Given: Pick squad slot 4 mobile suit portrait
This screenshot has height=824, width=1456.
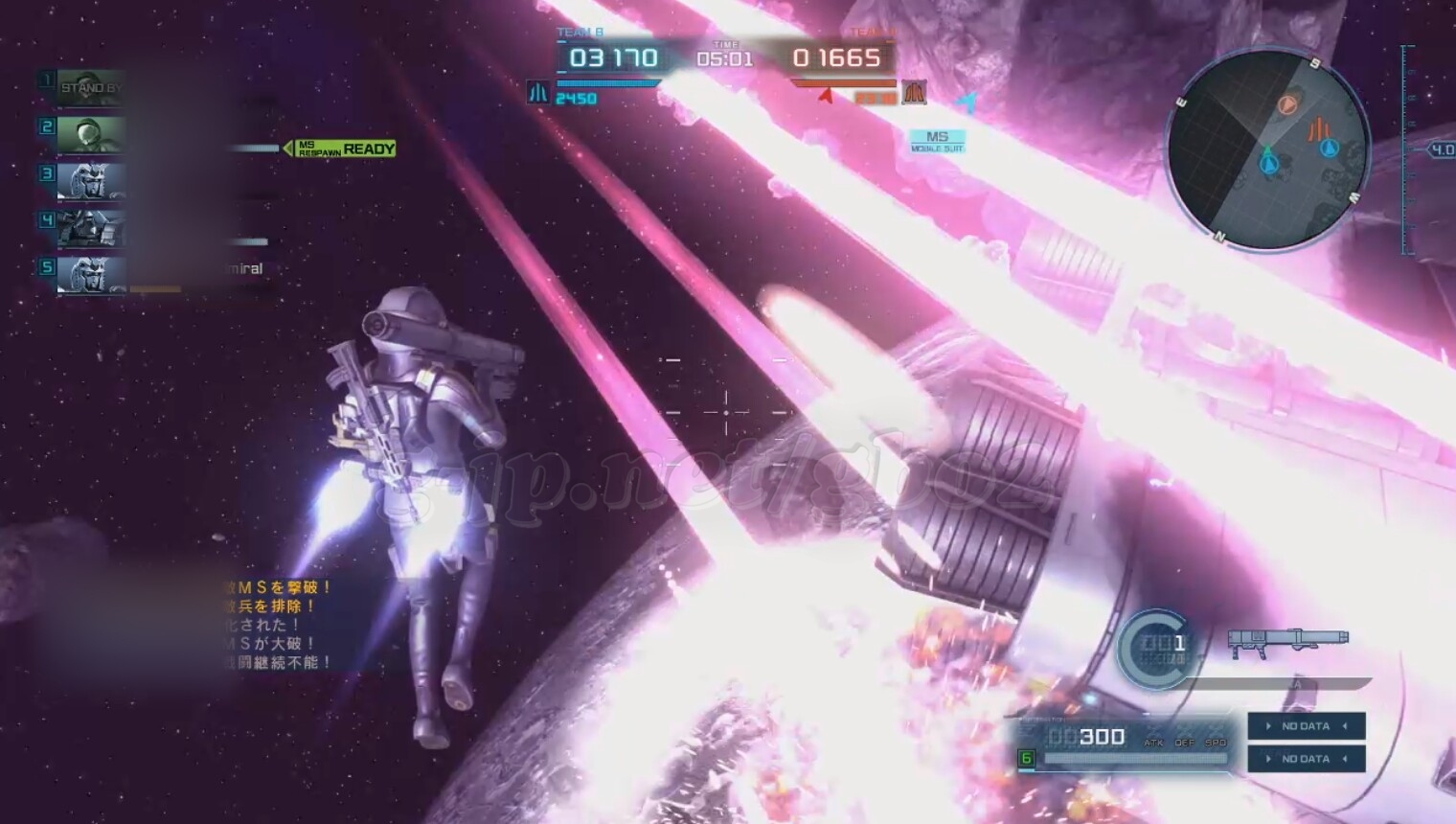Looking at the screenshot, I should pyautogui.click(x=91, y=228).
